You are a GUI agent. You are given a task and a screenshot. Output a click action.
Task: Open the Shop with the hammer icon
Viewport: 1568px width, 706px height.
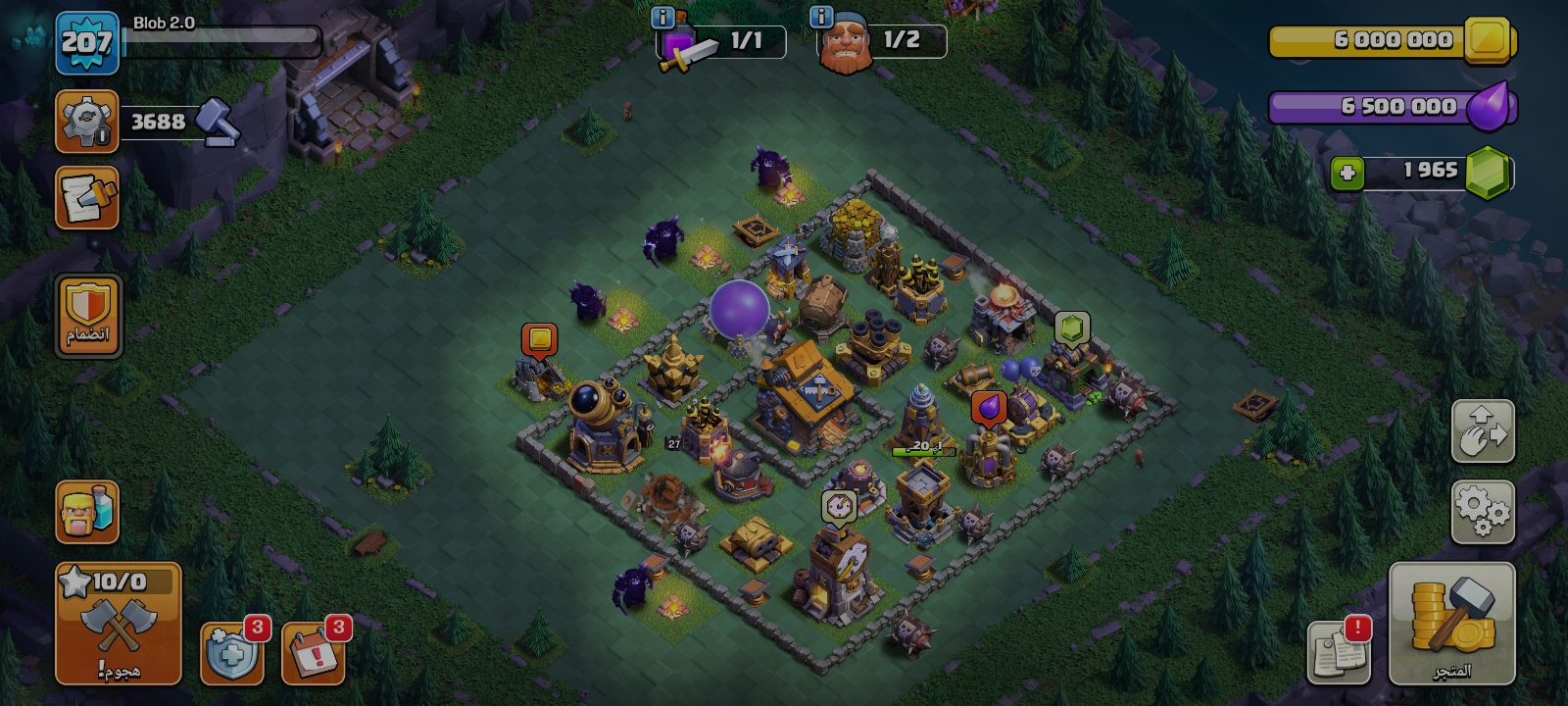click(x=1451, y=623)
